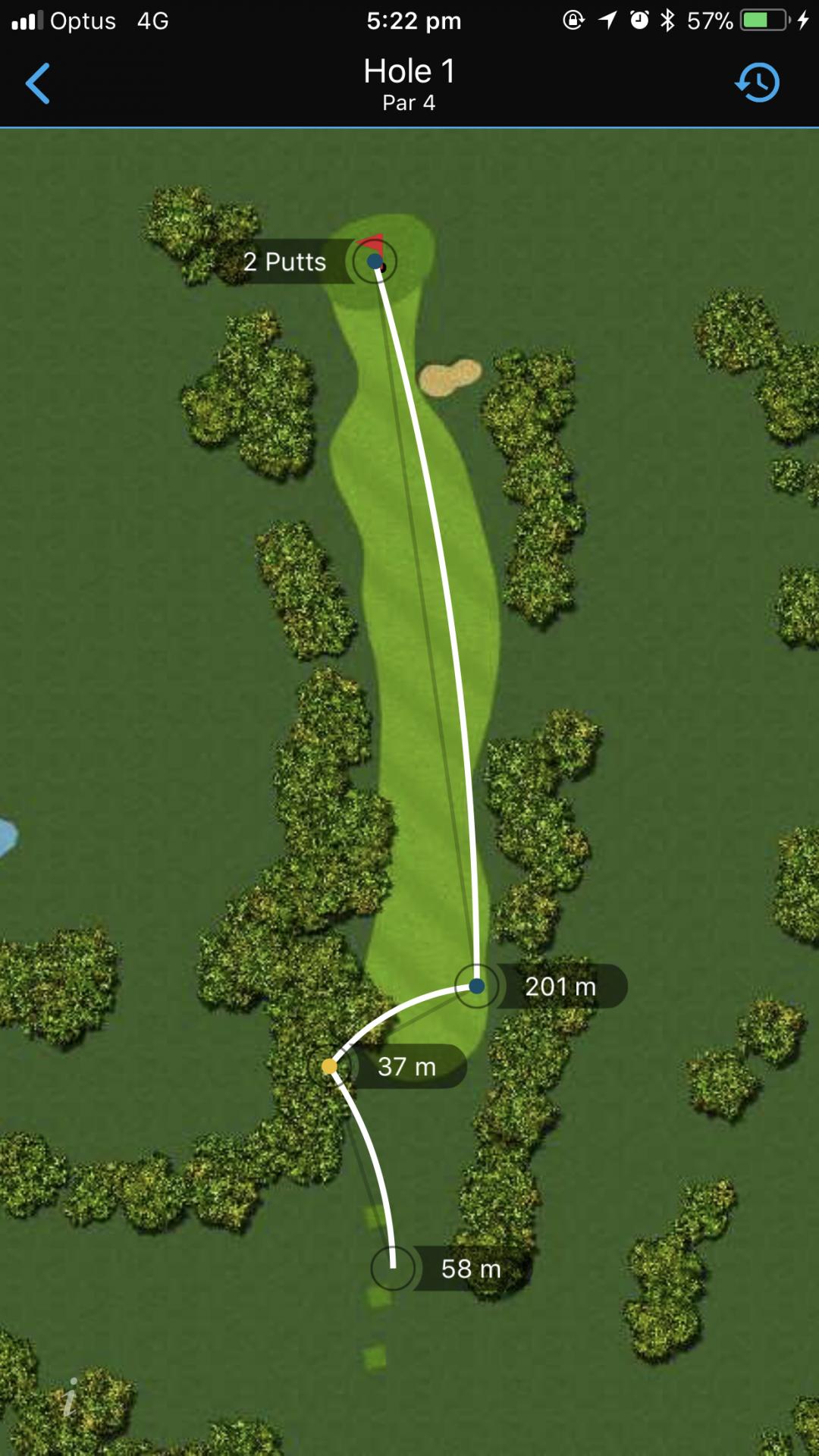819x1456 pixels.
Task: Select the yellow shot marker dot
Action: coord(329,1067)
